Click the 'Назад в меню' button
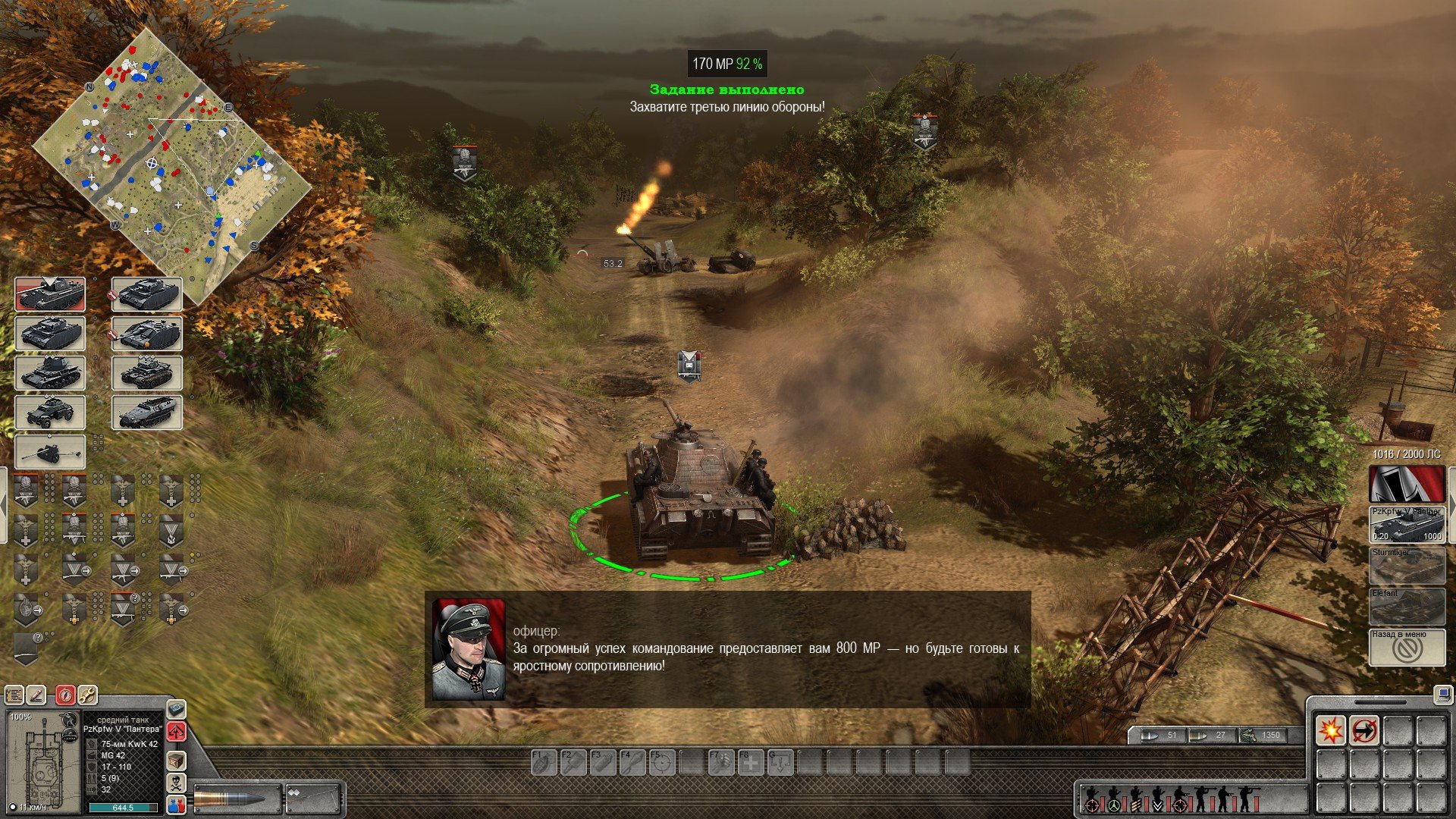The image size is (1456, 819). 1407,648
